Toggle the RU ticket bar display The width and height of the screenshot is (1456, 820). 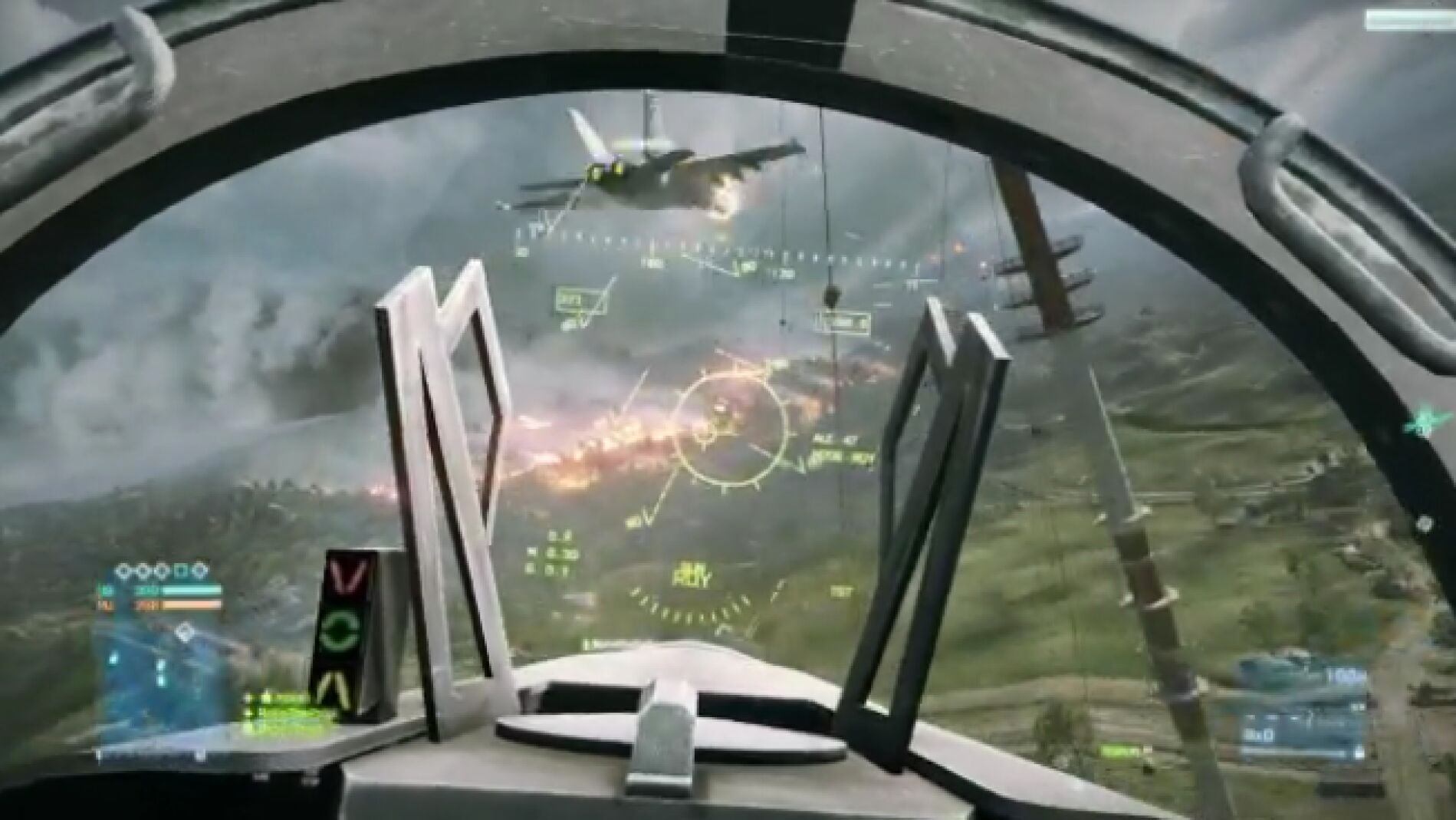191,604
